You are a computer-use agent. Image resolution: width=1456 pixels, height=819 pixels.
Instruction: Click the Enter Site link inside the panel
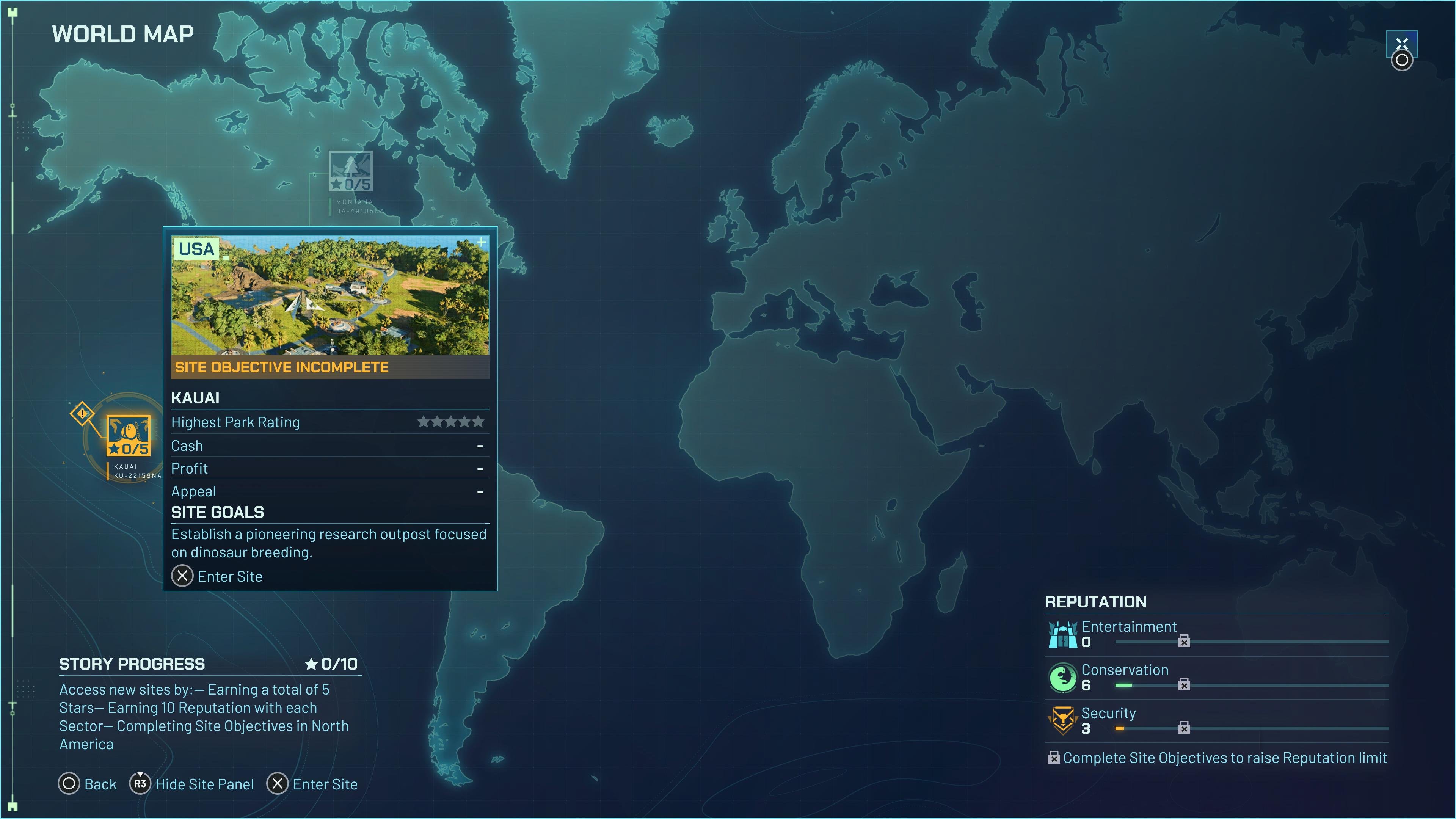217,576
